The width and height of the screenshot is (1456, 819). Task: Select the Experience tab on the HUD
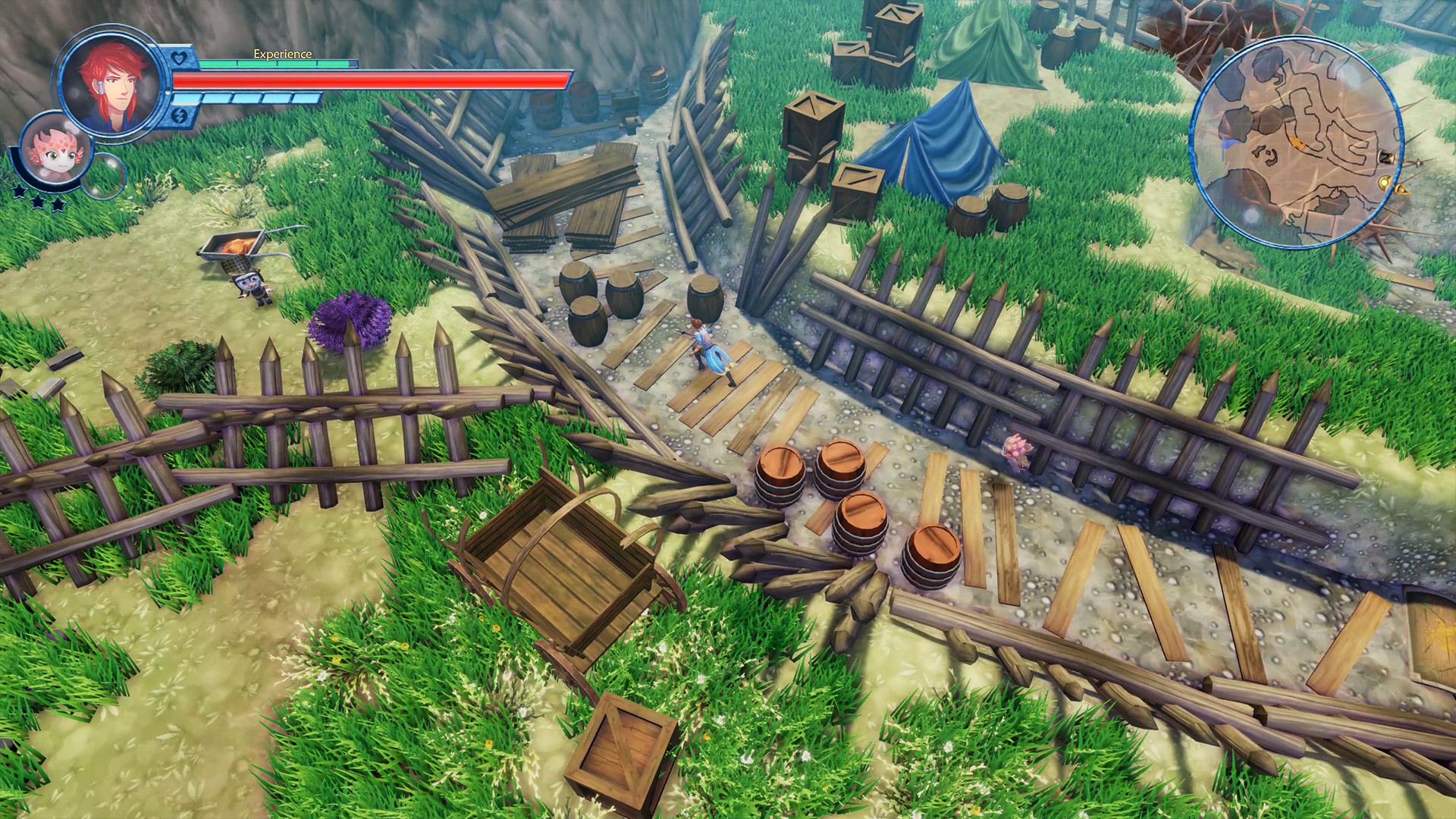(x=281, y=54)
